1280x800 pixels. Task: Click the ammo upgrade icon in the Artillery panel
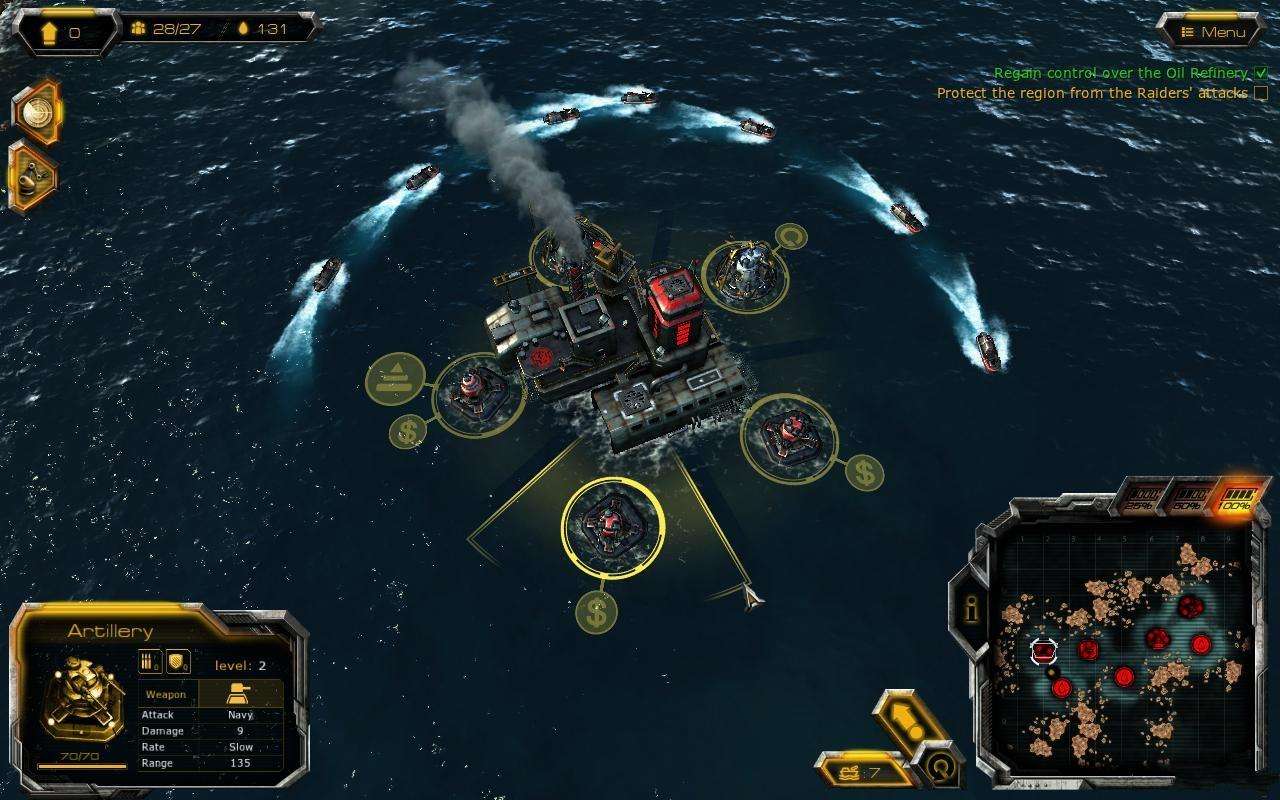150,662
